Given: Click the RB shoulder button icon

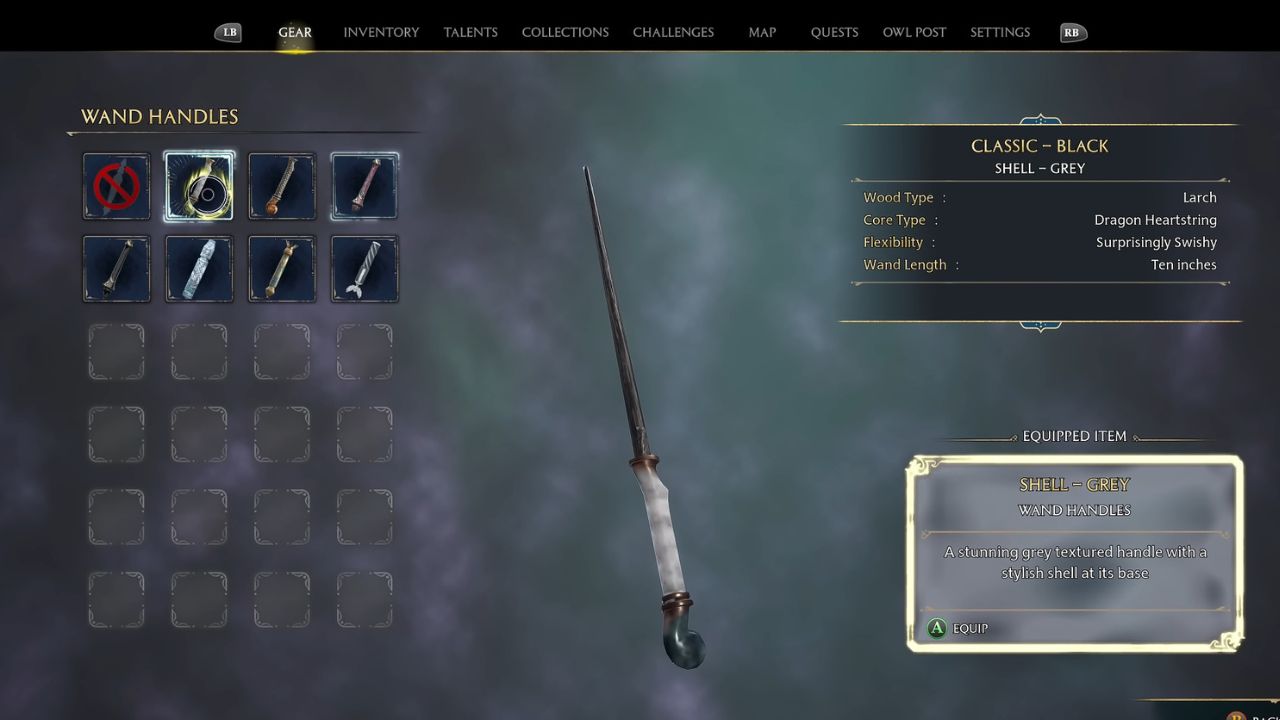Looking at the screenshot, I should [x=1071, y=32].
